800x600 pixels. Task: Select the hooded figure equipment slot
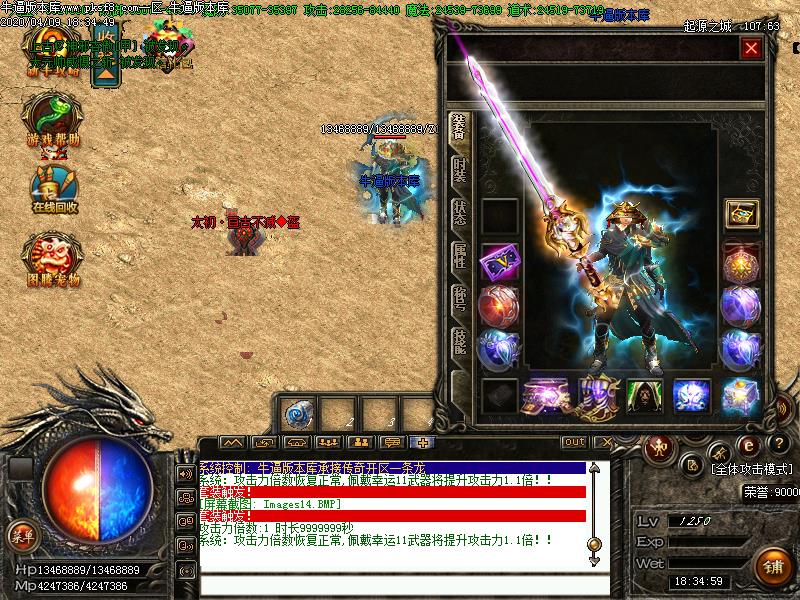coord(645,396)
